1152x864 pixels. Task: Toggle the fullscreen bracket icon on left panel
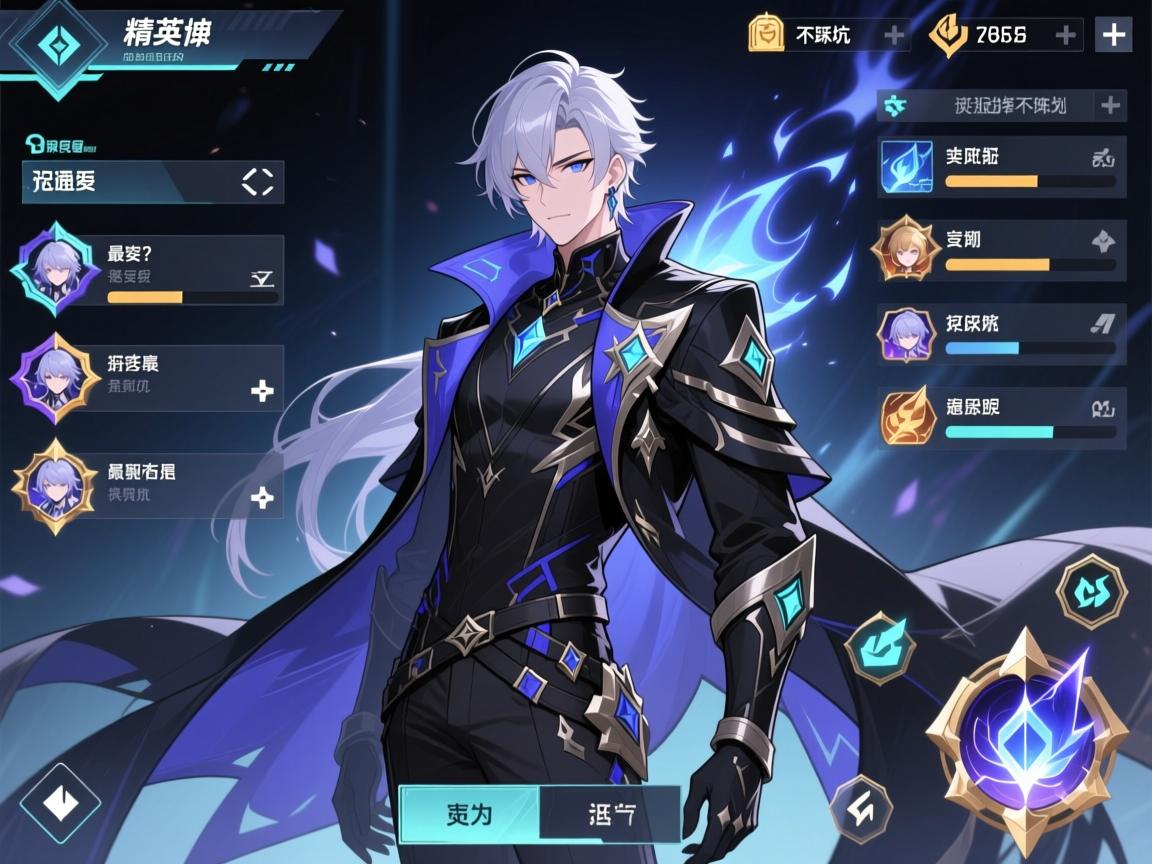[258, 181]
